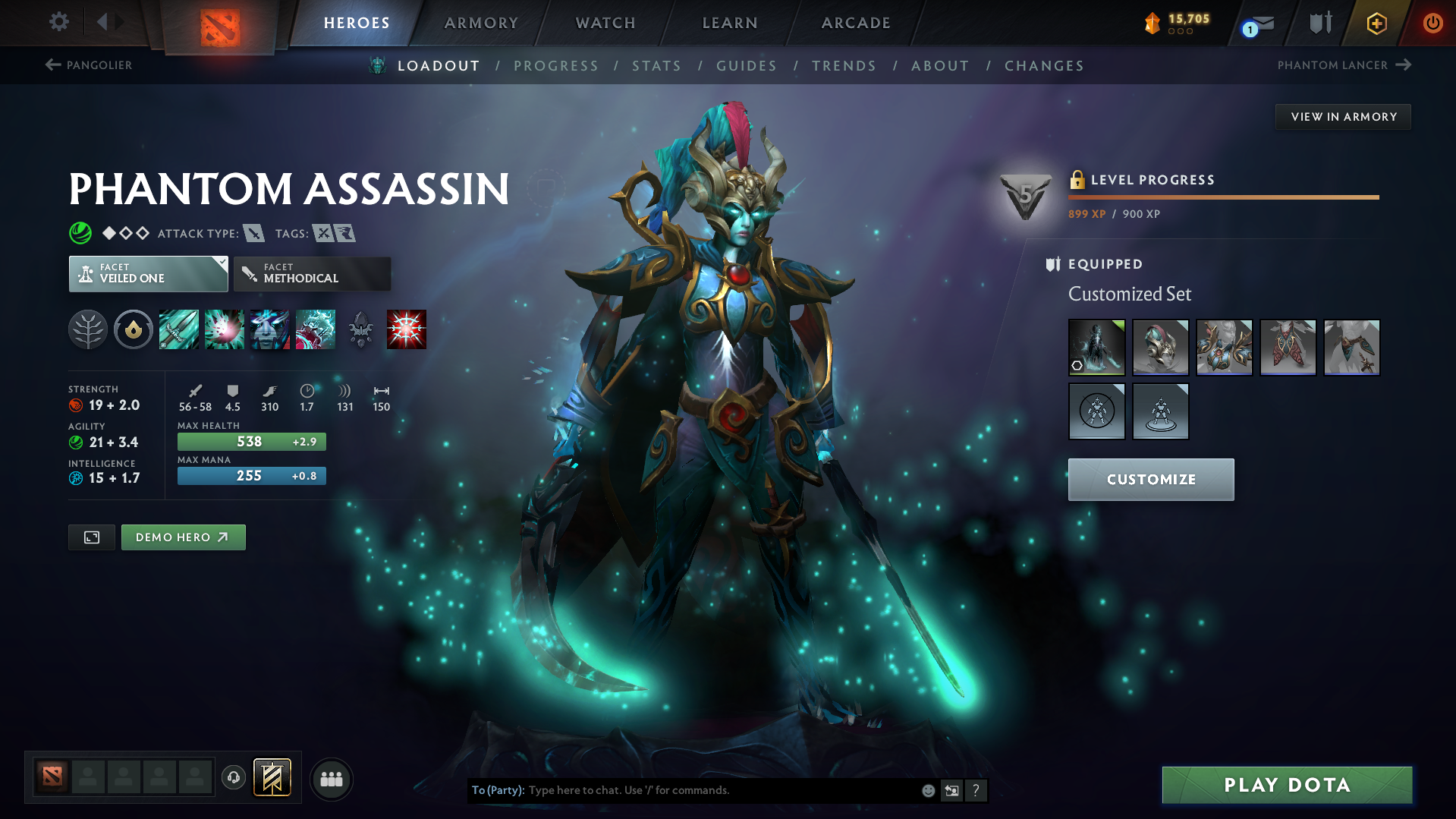Switch to the Armory main tab
The width and height of the screenshot is (1456, 819).
point(481,23)
